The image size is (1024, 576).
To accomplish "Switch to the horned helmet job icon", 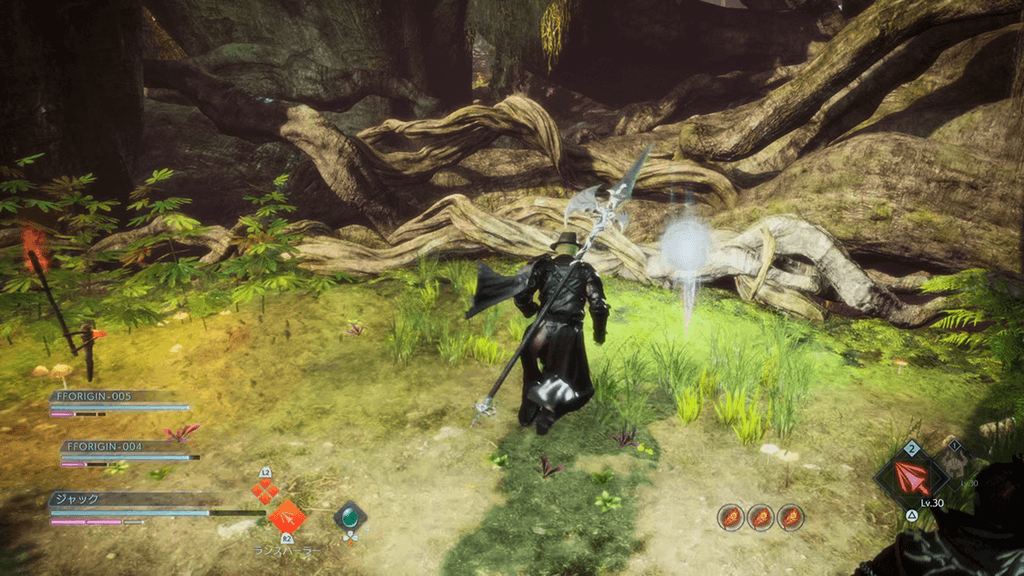I will (x=952, y=460).
